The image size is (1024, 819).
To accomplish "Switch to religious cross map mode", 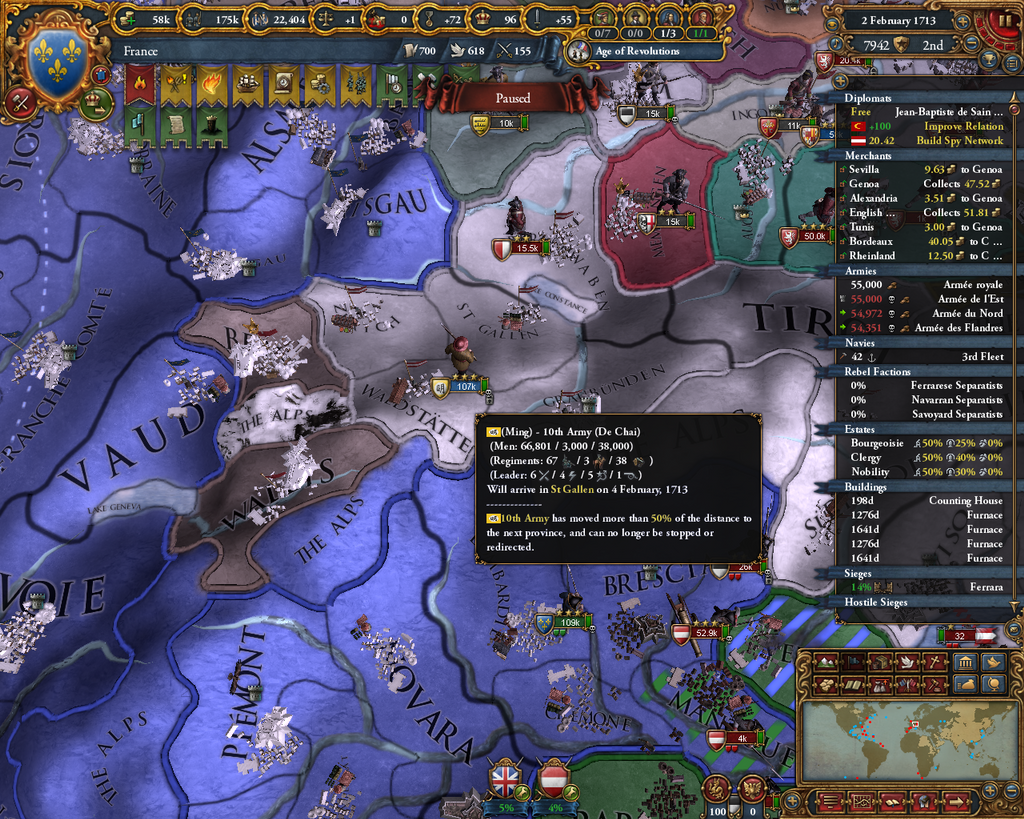I will 935,662.
